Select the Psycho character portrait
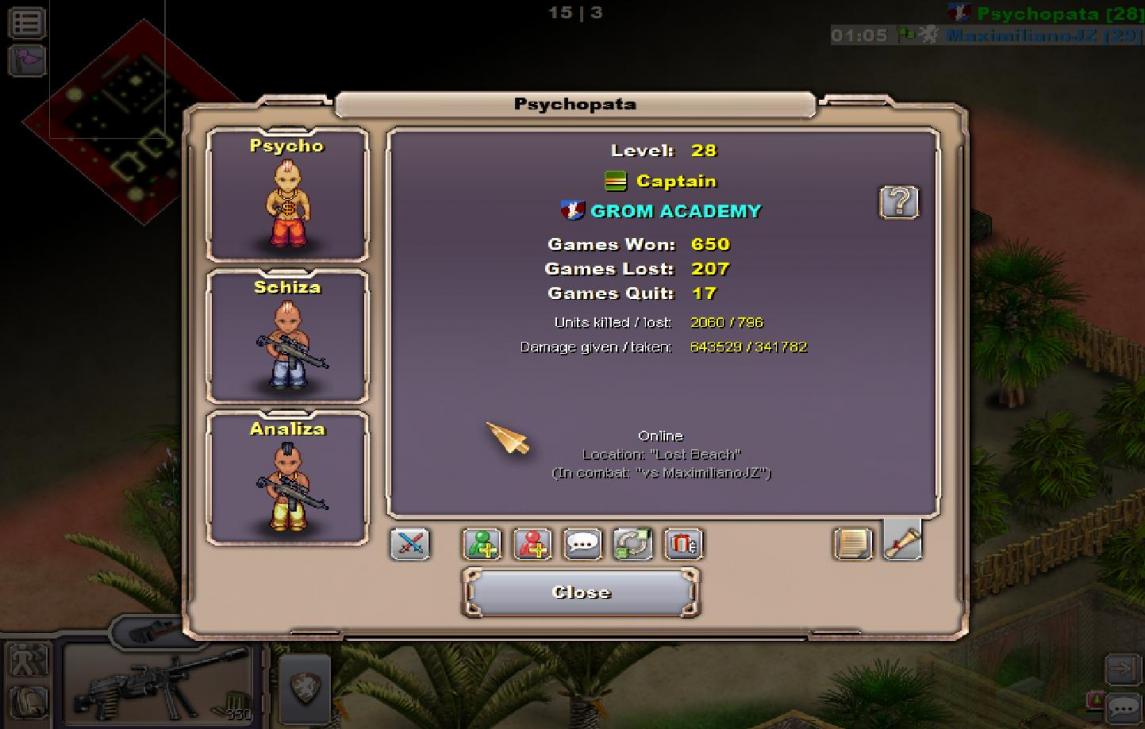Viewport: 1145px width, 729px height. click(287, 194)
